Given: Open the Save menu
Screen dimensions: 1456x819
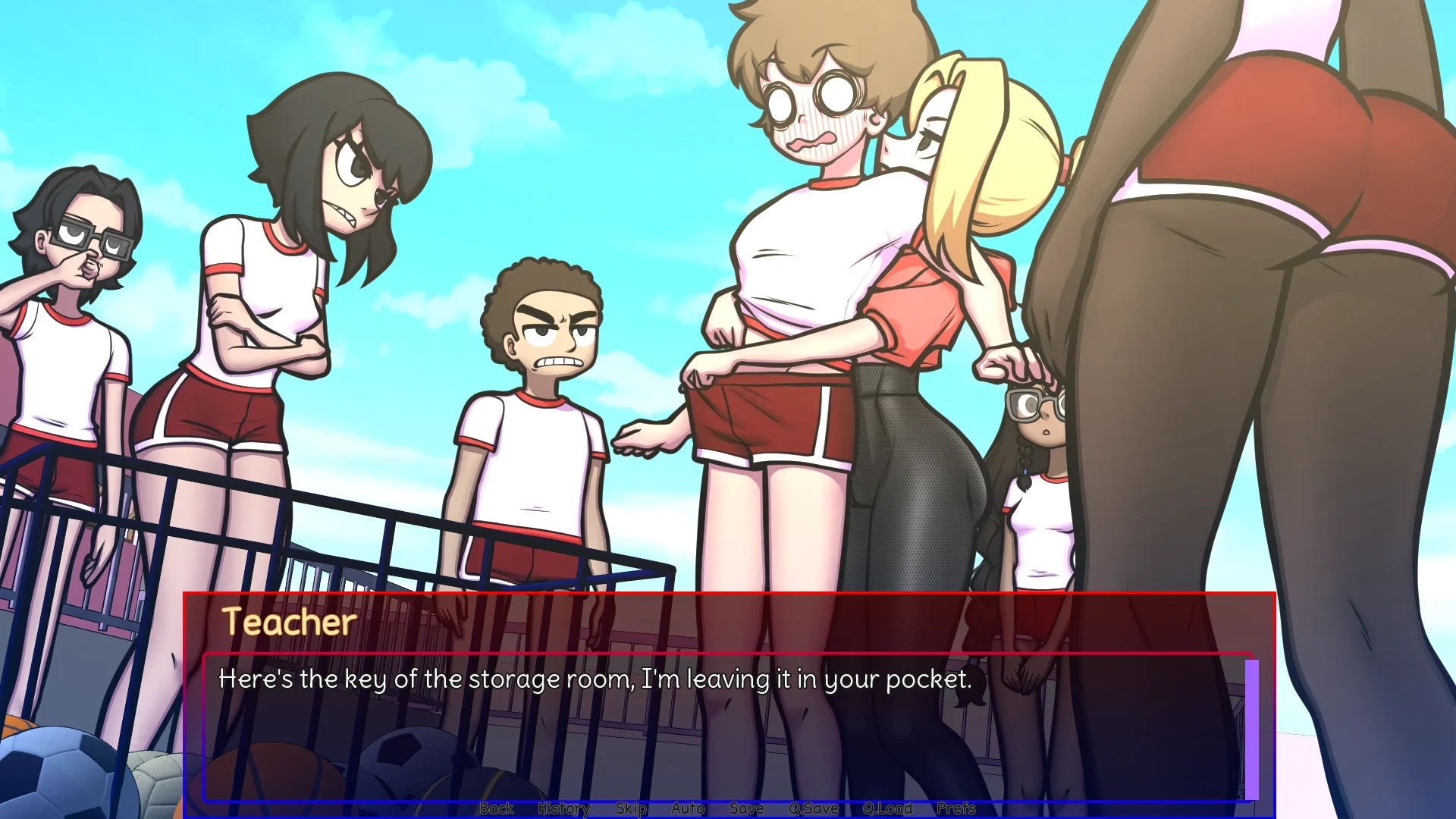Looking at the screenshot, I should tap(746, 808).
